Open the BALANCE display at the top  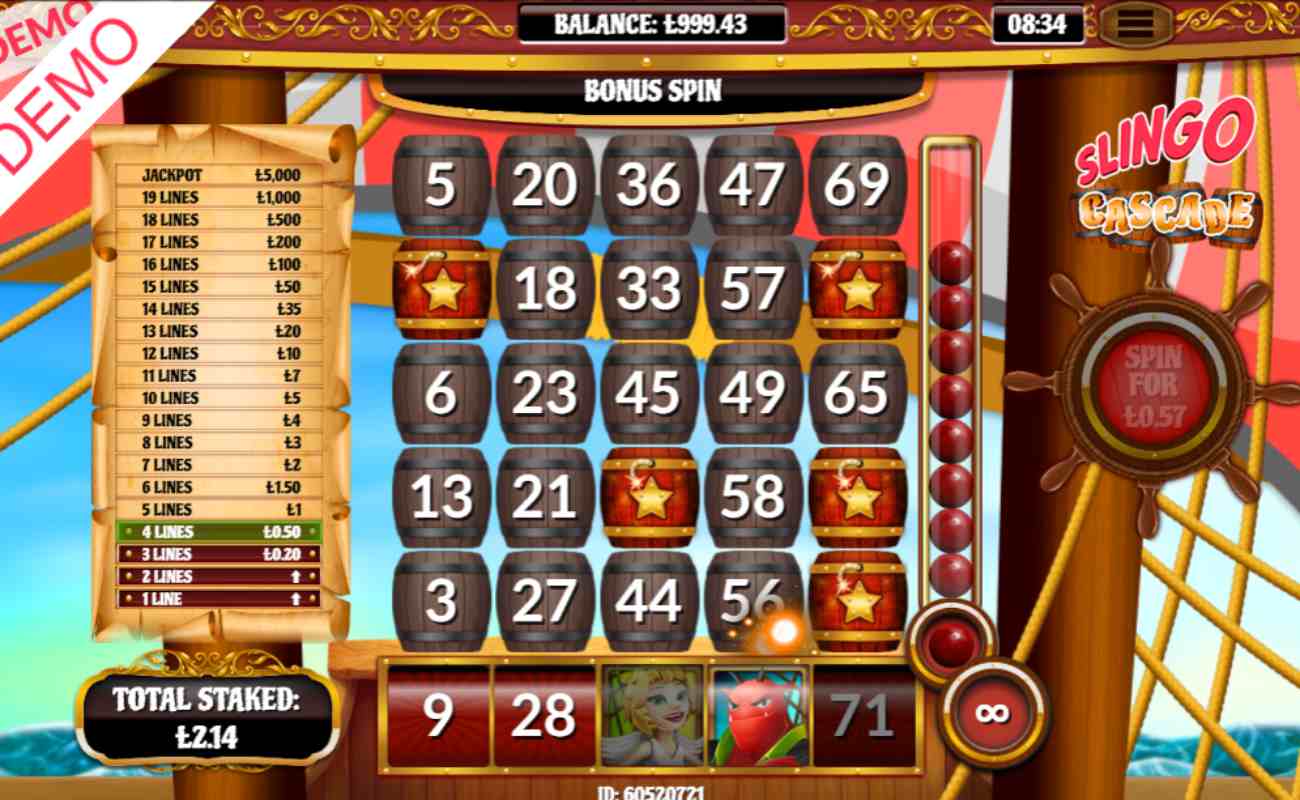[650, 27]
